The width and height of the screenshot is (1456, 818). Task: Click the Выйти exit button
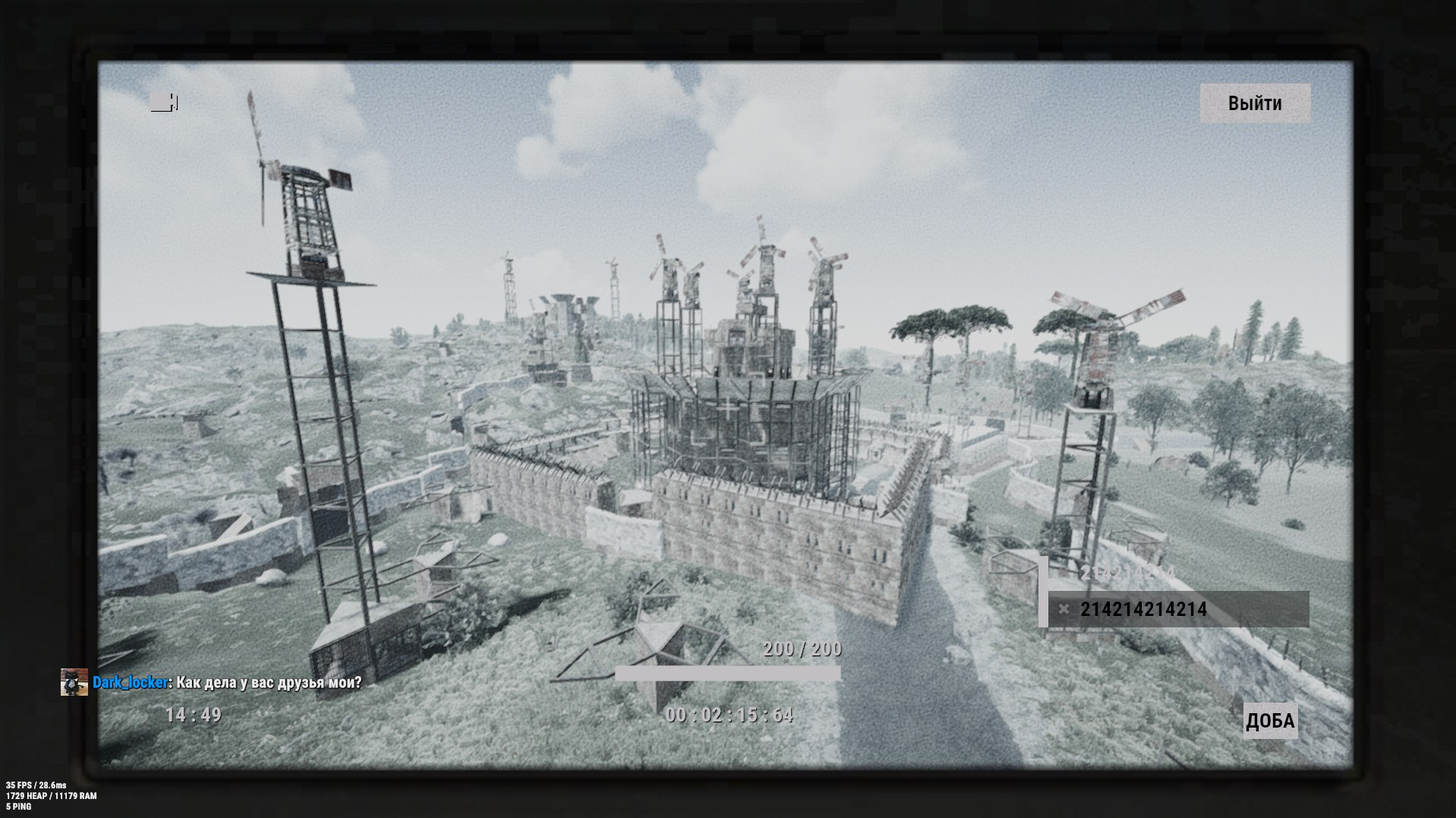[x=1254, y=103]
